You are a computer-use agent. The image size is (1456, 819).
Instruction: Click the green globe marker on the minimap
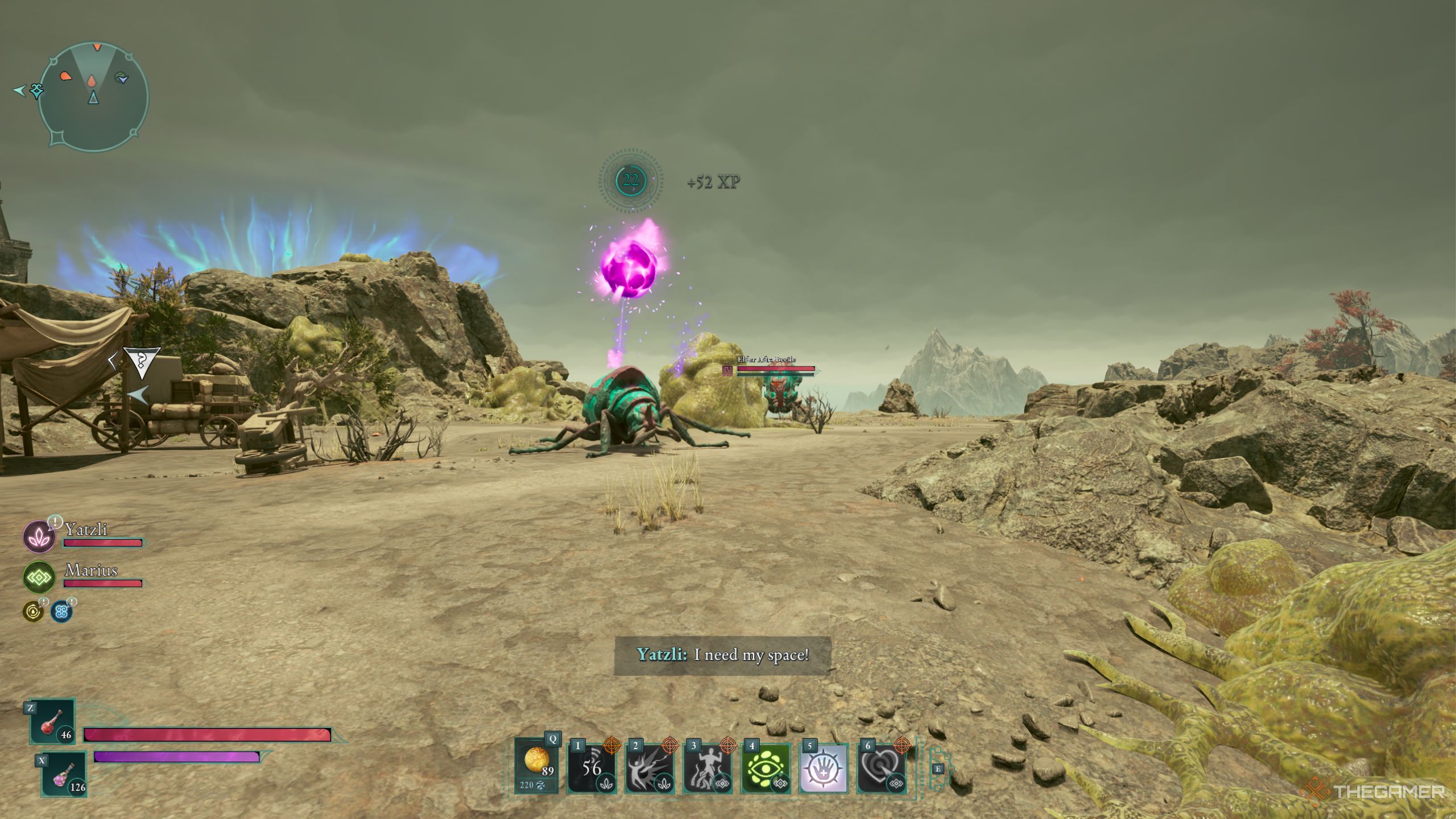click(x=121, y=77)
